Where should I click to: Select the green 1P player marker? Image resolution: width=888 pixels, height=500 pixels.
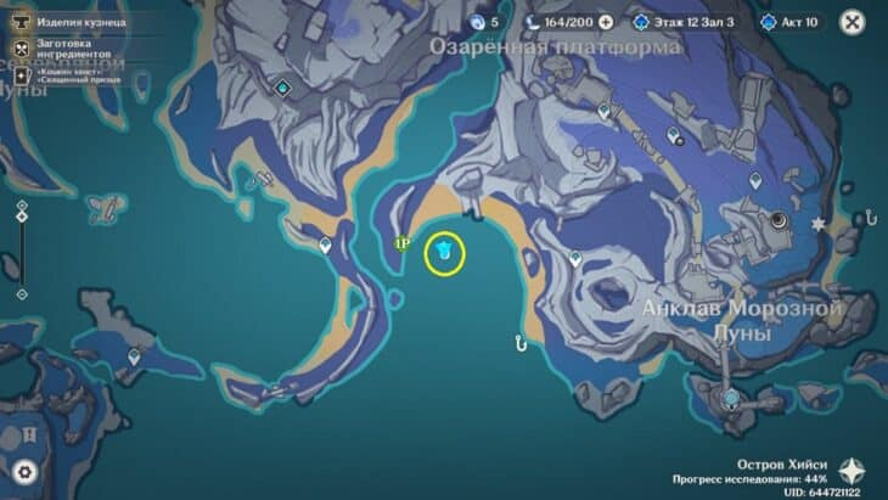click(x=403, y=243)
